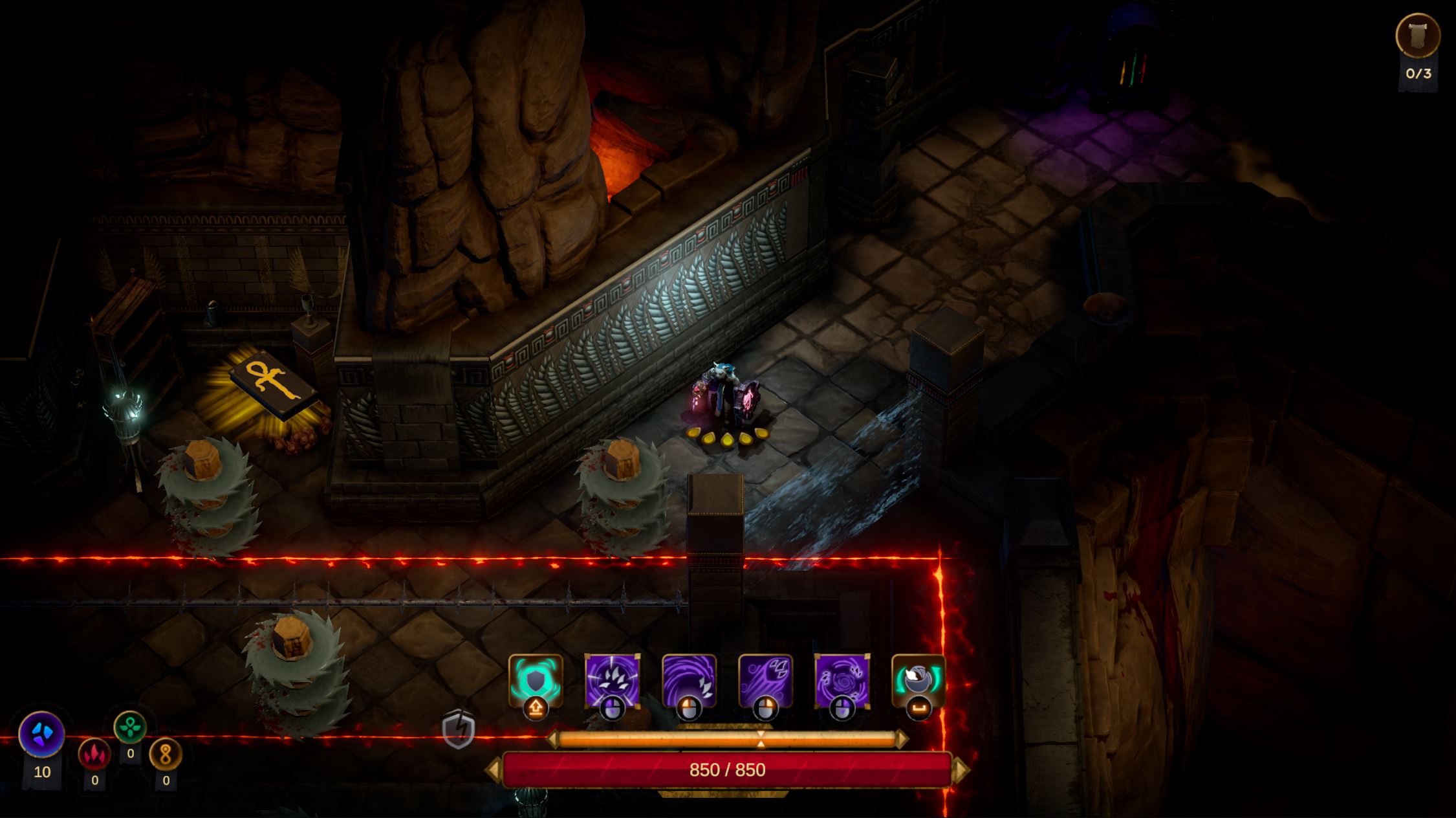Use the dodge roll ability icon
1456x818 pixels.
click(918, 681)
